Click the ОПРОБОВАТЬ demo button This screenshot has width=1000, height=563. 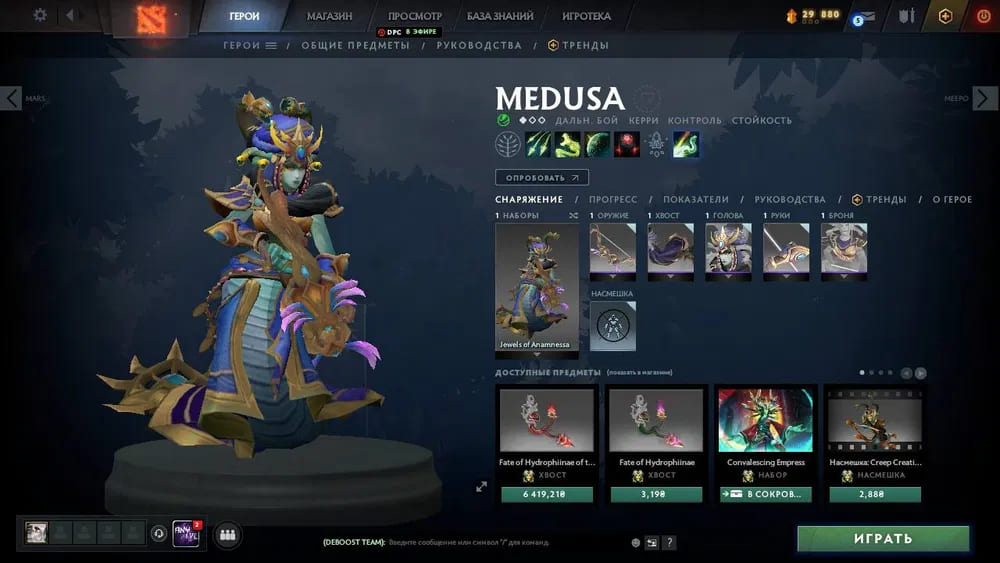pyautogui.click(x=541, y=178)
